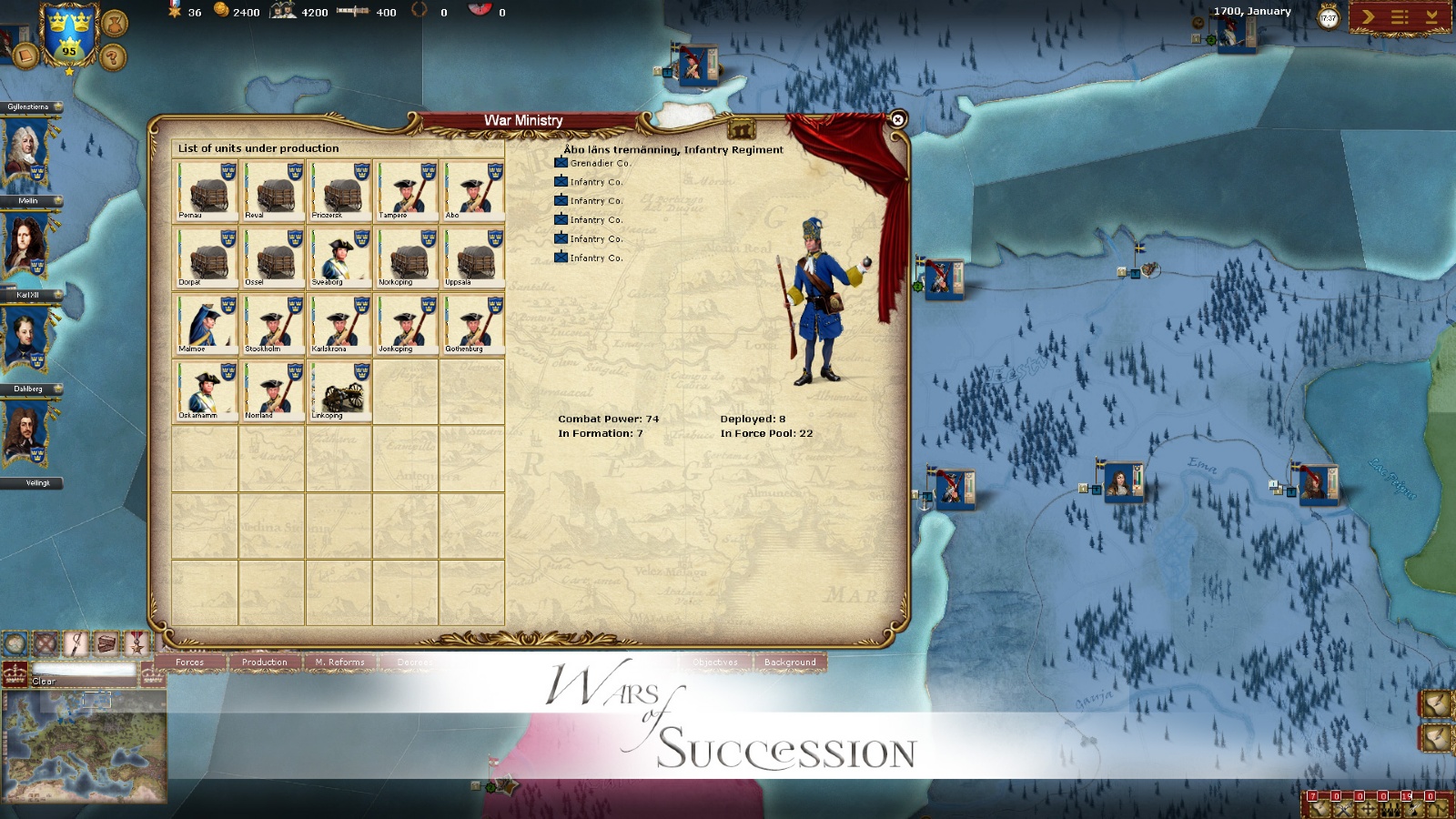Image resolution: width=1456 pixels, height=819 pixels.
Task: Click the Sveaborg unit tile
Action: pyautogui.click(x=339, y=258)
